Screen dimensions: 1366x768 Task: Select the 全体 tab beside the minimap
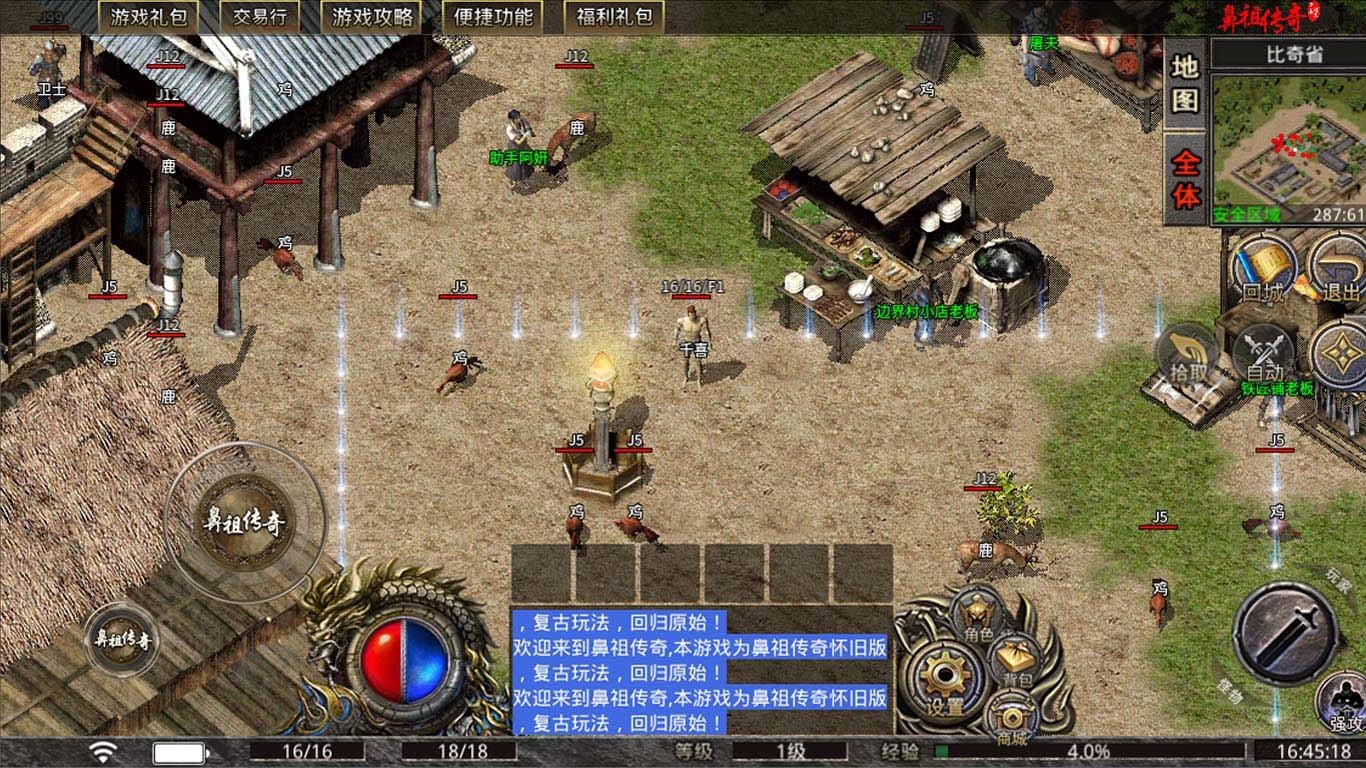tap(1186, 180)
